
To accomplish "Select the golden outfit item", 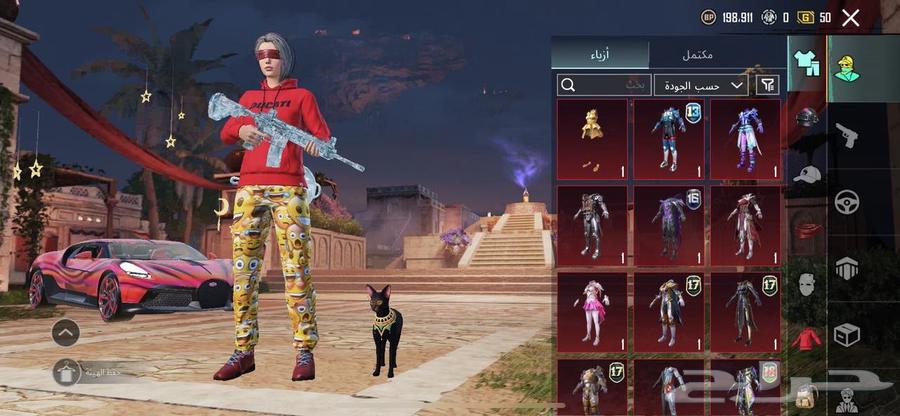I will pos(592,138).
